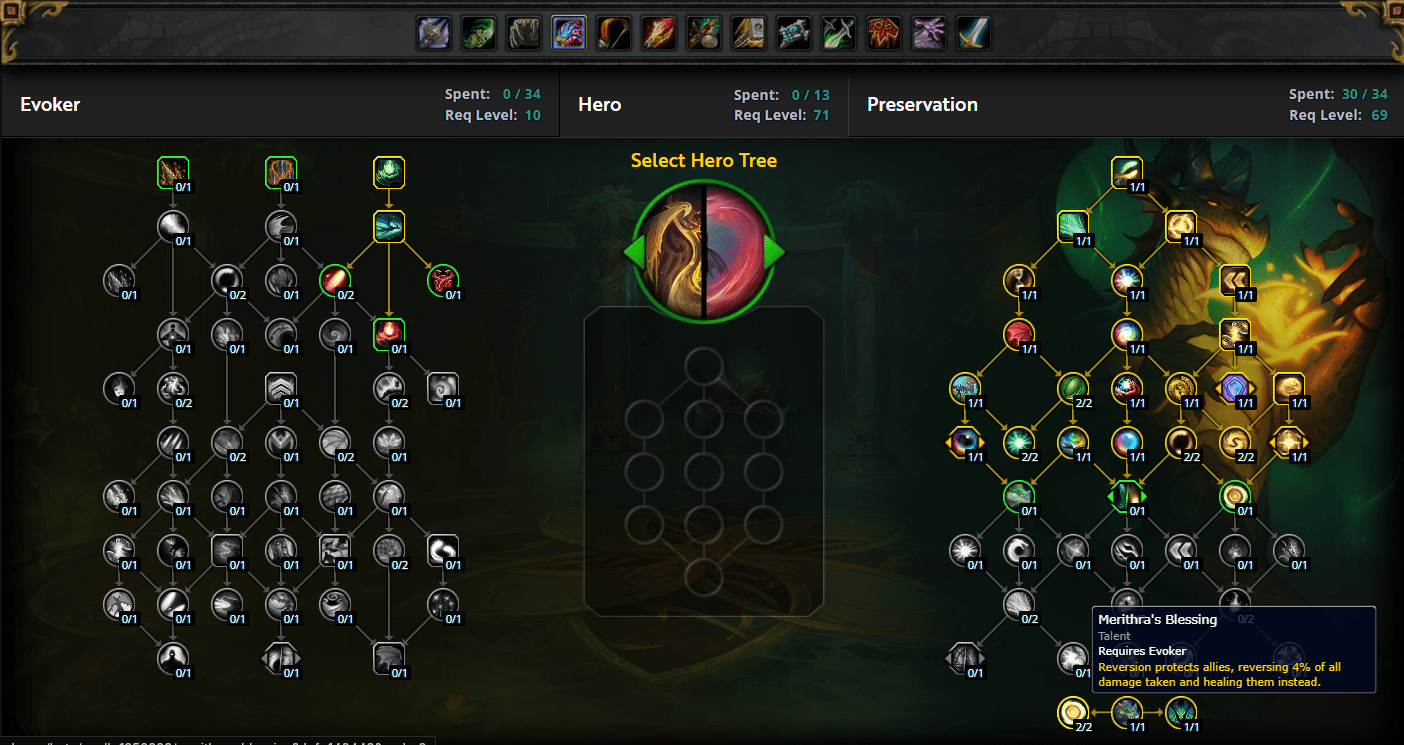Image resolution: width=1404 pixels, height=745 pixels.
Task: Click the topmost 1/1 talent of the Preservation tree
Action: (x=1126, y=172)
